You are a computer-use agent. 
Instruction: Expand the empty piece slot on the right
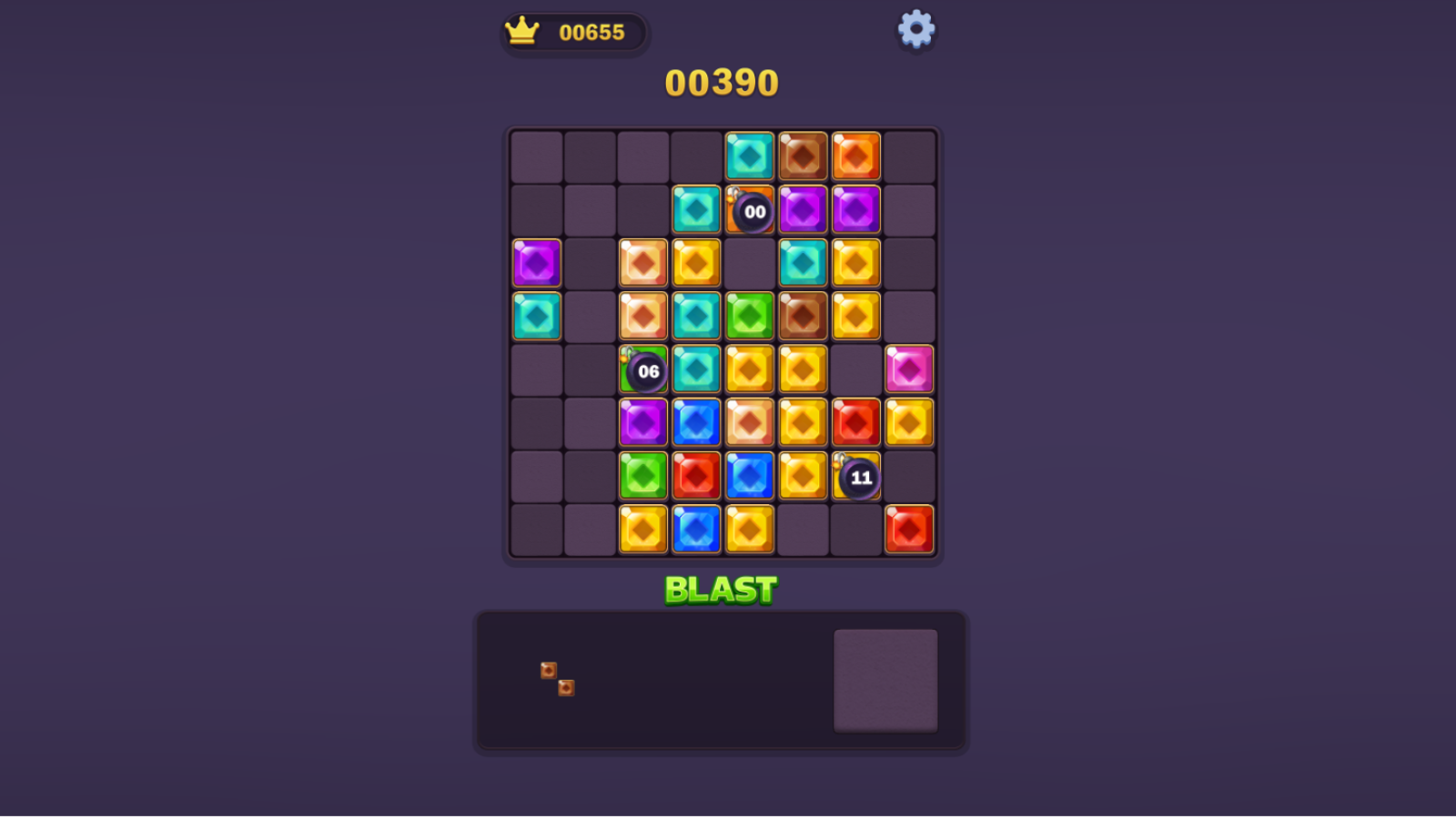(x=885, y=679)
